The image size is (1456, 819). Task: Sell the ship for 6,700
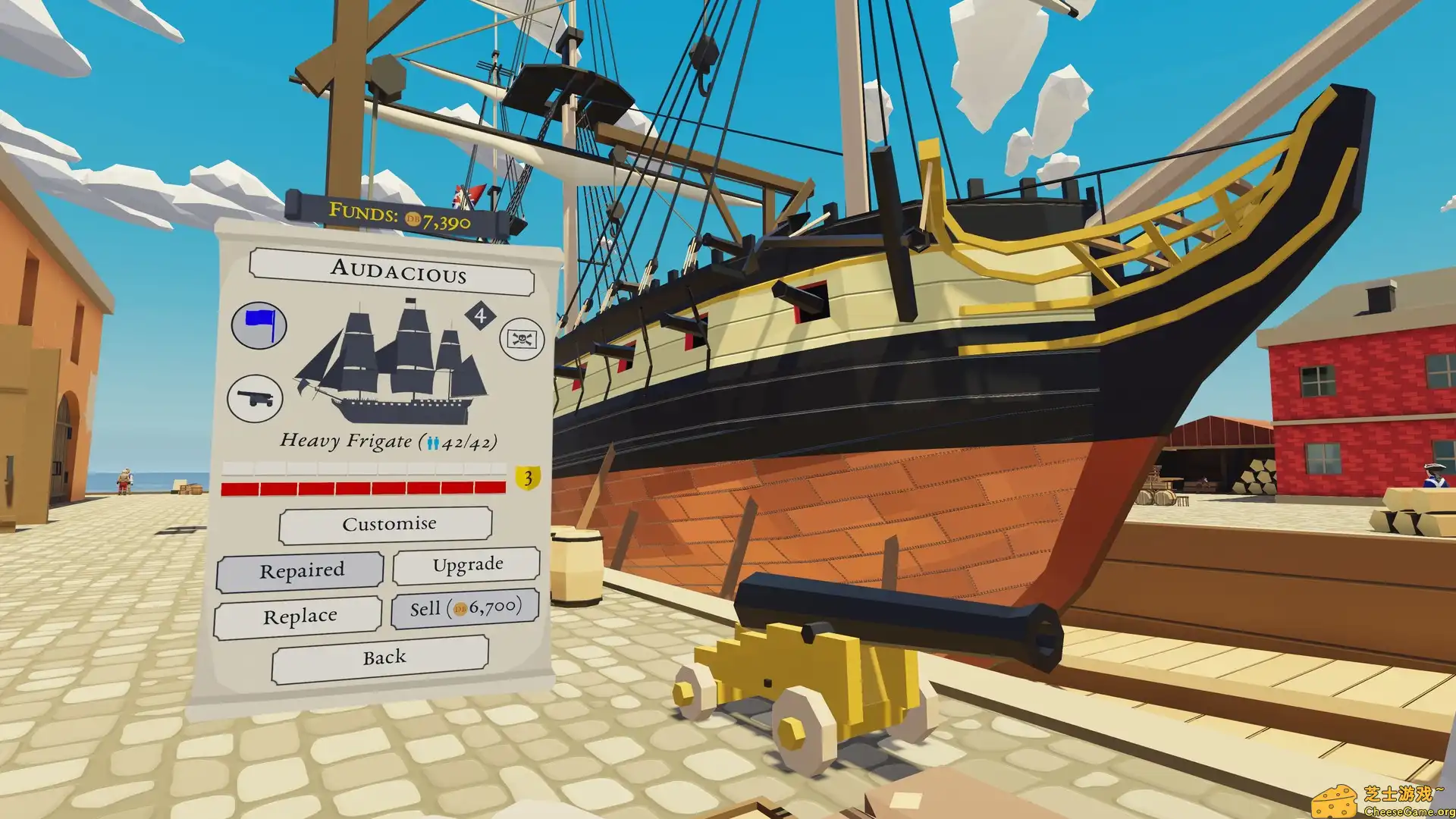pyautogui.click(x=465, y=608)
